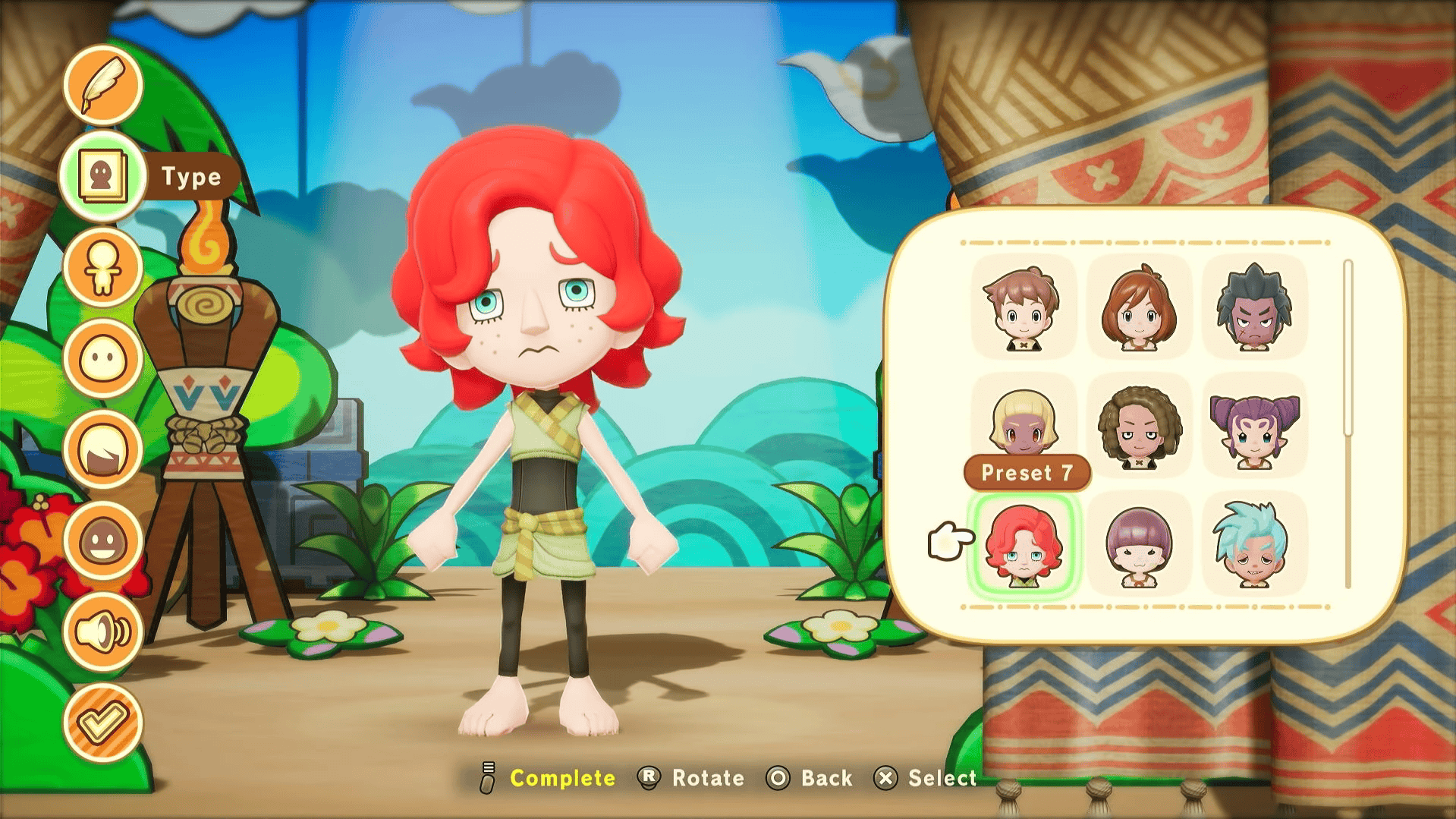Open the skin tone customization icon
The height and width of the screenshot is (819, 1456).
pos(103,541)
